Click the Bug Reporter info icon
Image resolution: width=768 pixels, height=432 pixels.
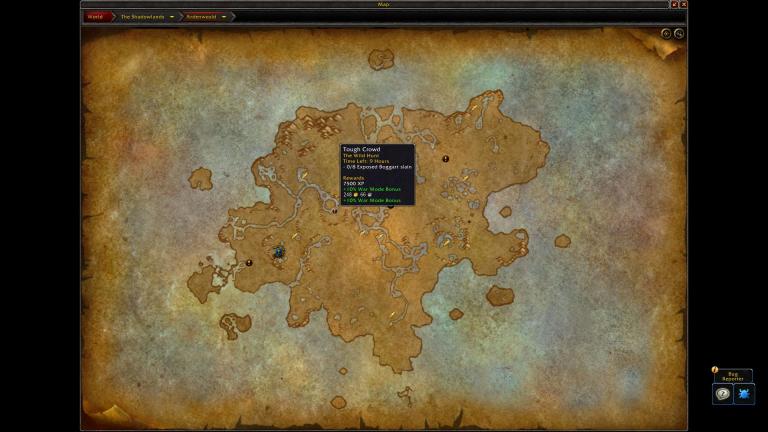pyautogui.click(x=715, y=370)
